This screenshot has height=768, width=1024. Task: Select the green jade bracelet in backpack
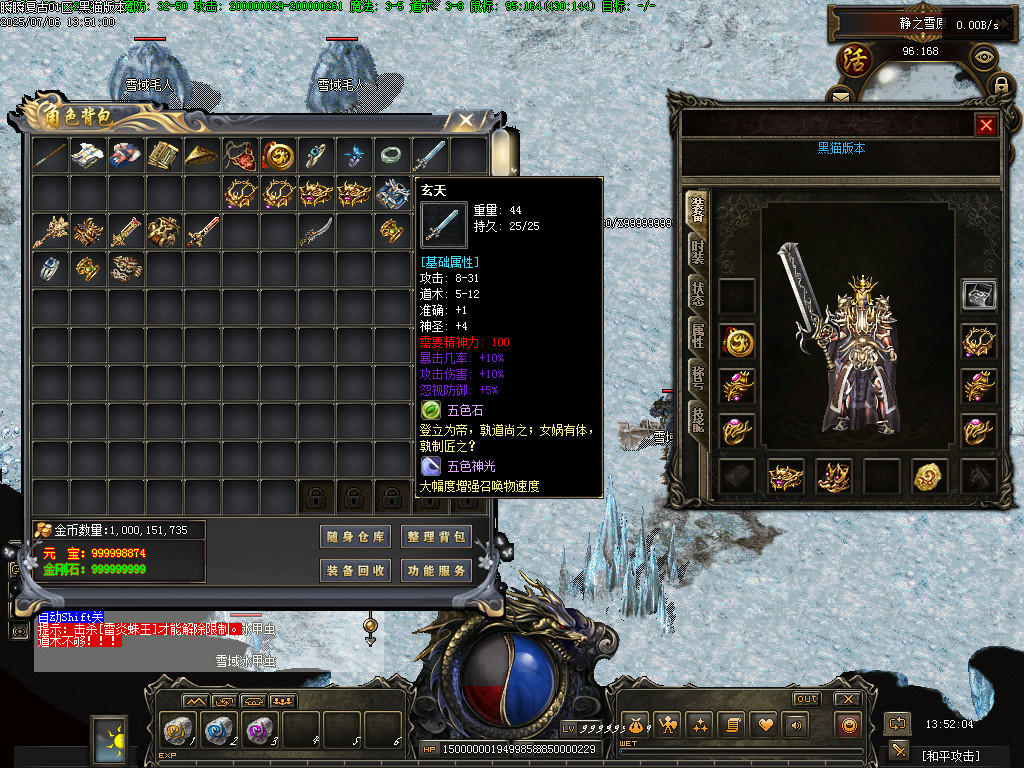point(390,155)
